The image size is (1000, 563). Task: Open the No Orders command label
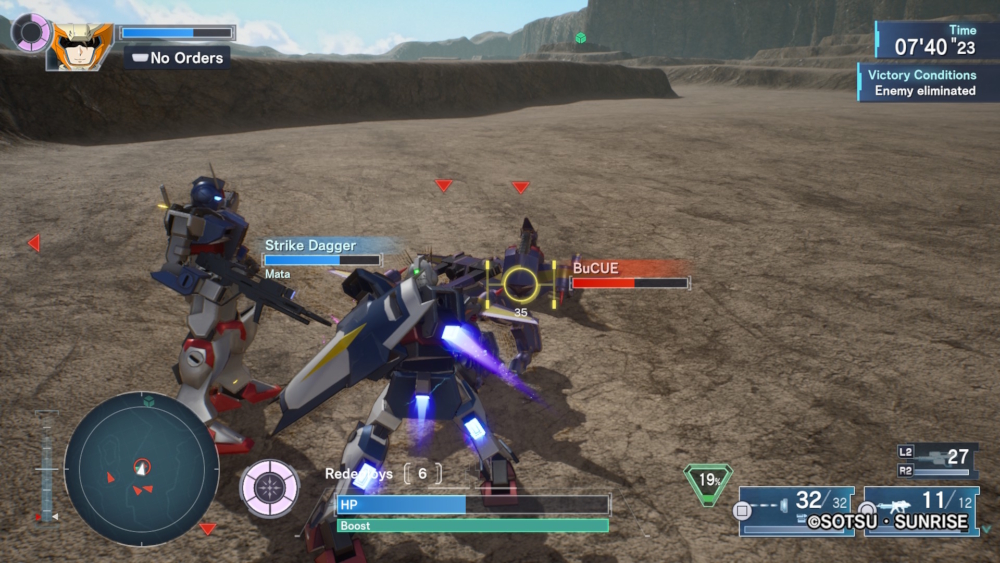click(x=177, y=58)
